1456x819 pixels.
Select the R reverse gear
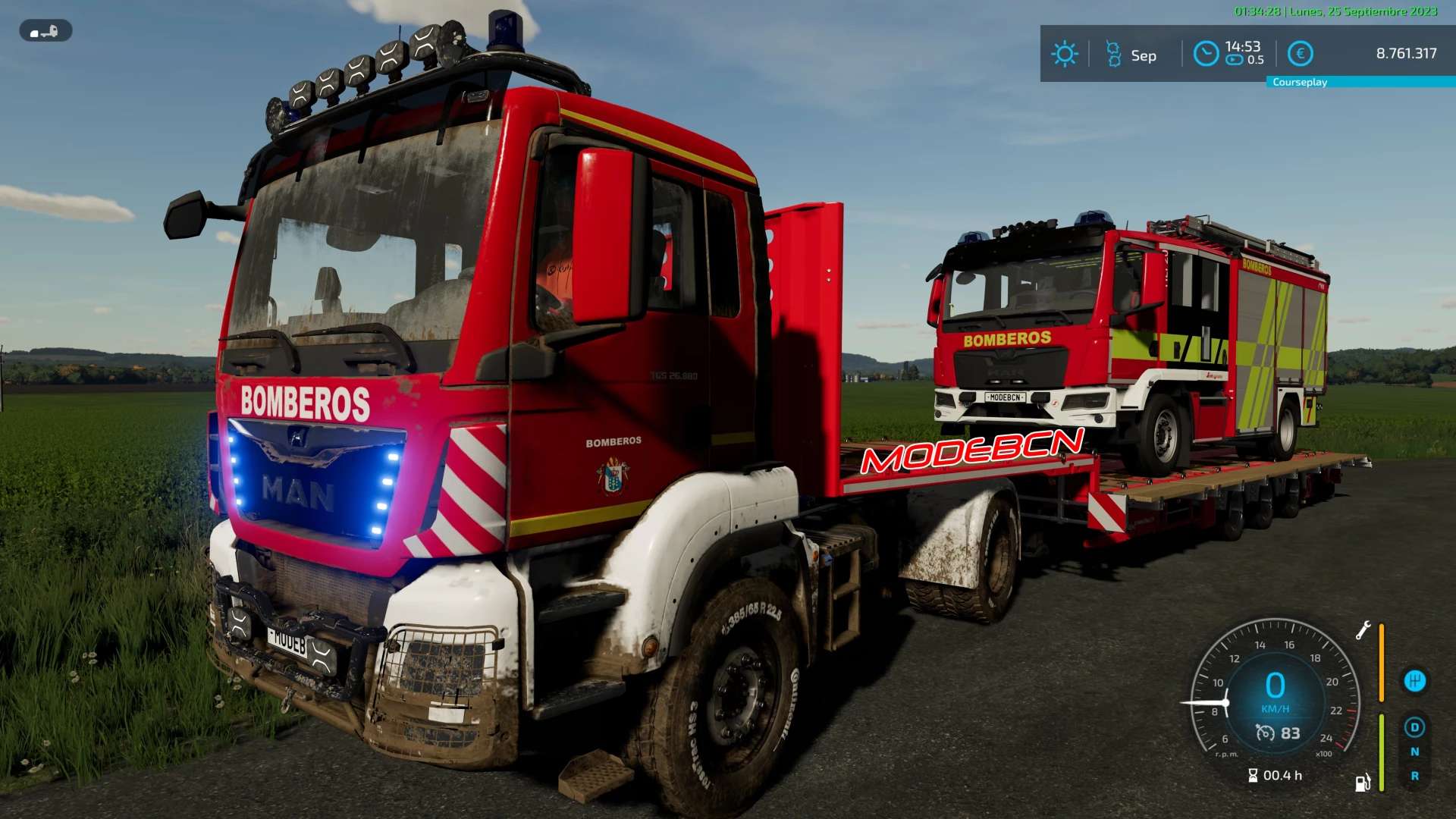click(1414, 776)
